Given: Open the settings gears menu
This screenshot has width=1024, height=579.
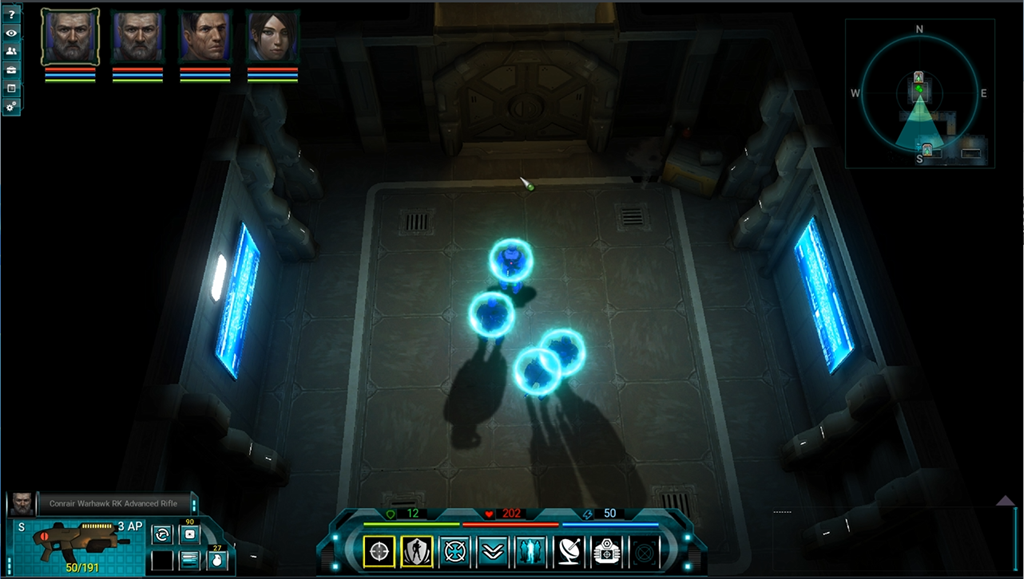Looking at the screenshot, I should click(x=11, y=105).
